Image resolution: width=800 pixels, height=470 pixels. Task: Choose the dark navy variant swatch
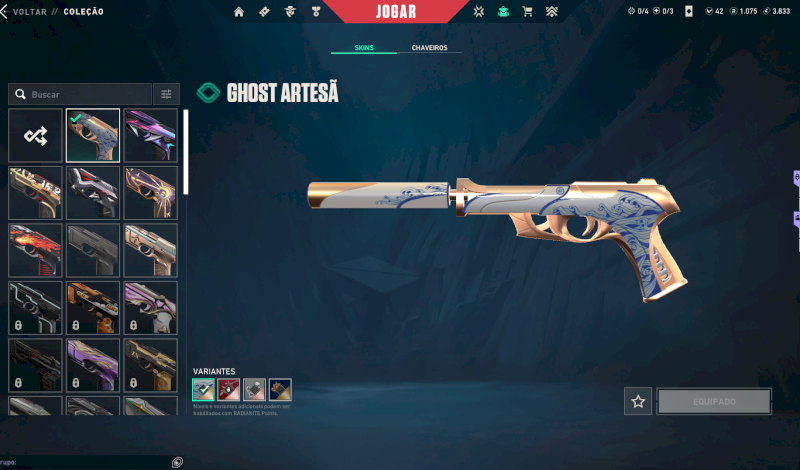point(280,390)
